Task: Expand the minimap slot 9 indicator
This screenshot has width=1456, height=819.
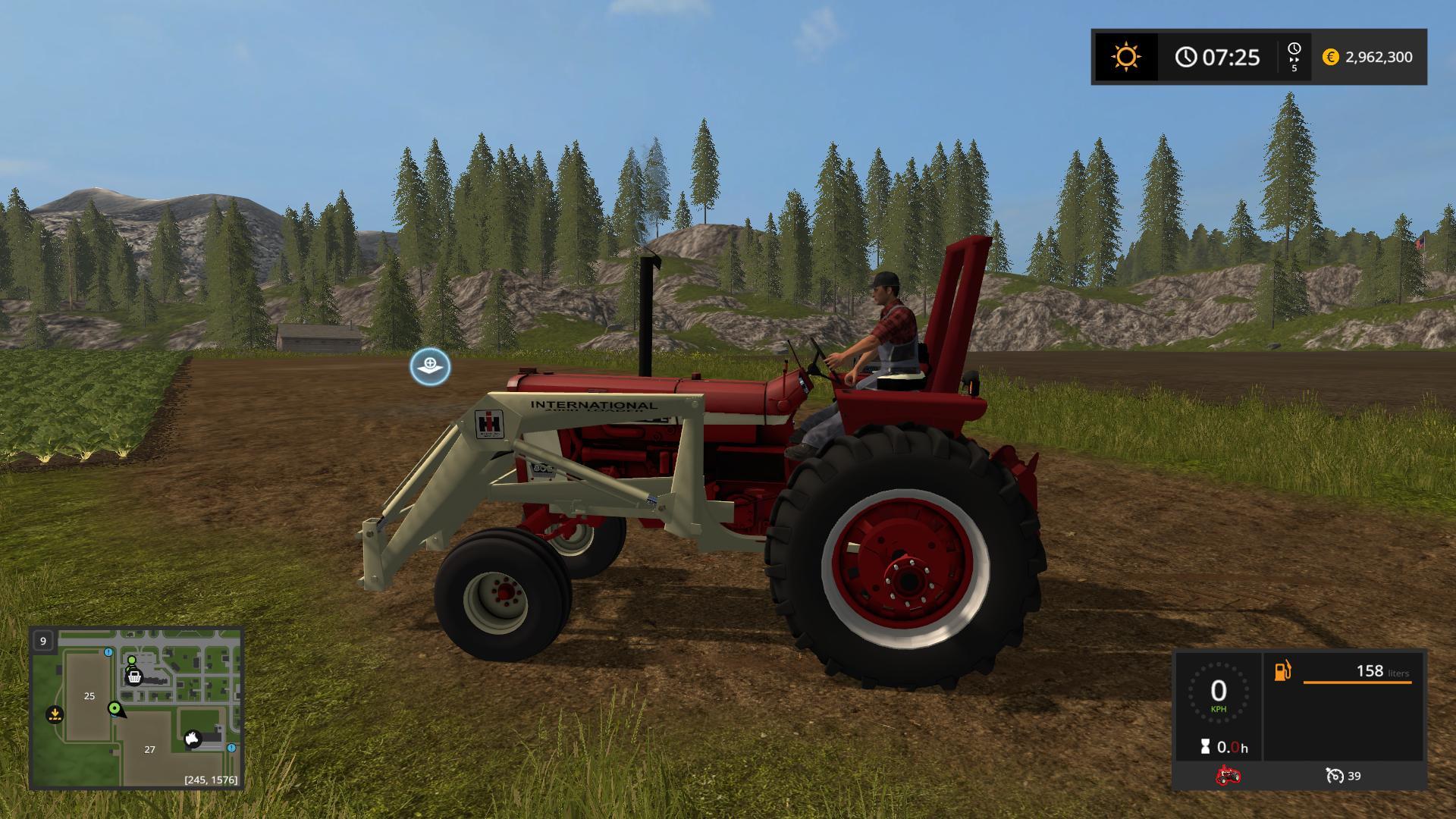Action: 43,641
